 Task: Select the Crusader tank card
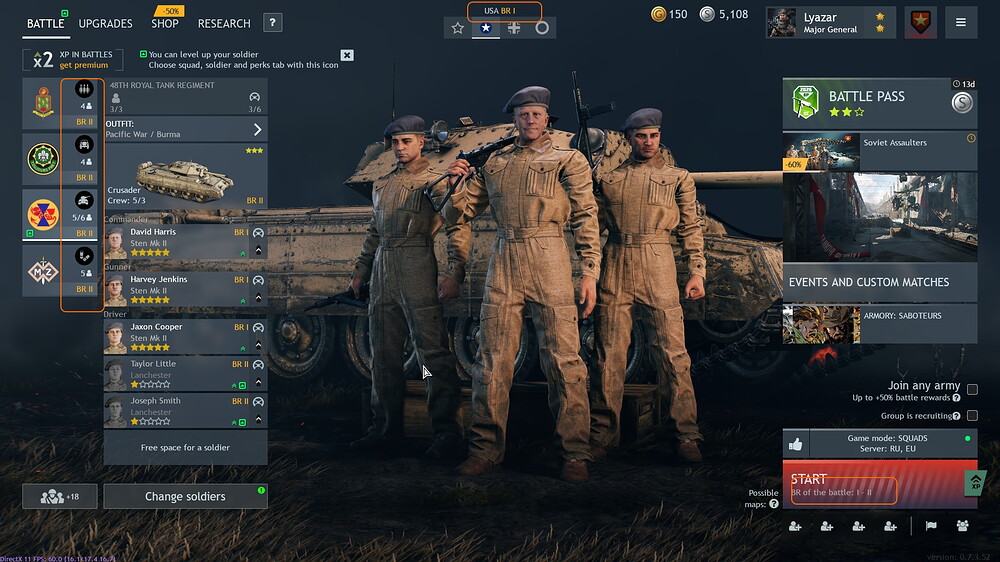click(x=185, y=176)
